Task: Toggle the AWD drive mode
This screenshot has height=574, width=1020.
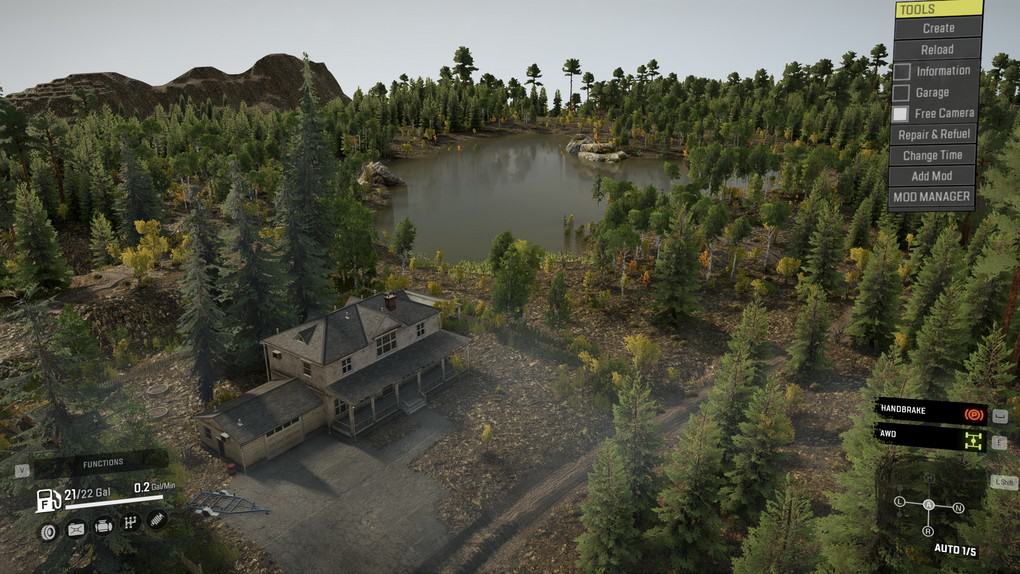Action: [x=932, y=437]
